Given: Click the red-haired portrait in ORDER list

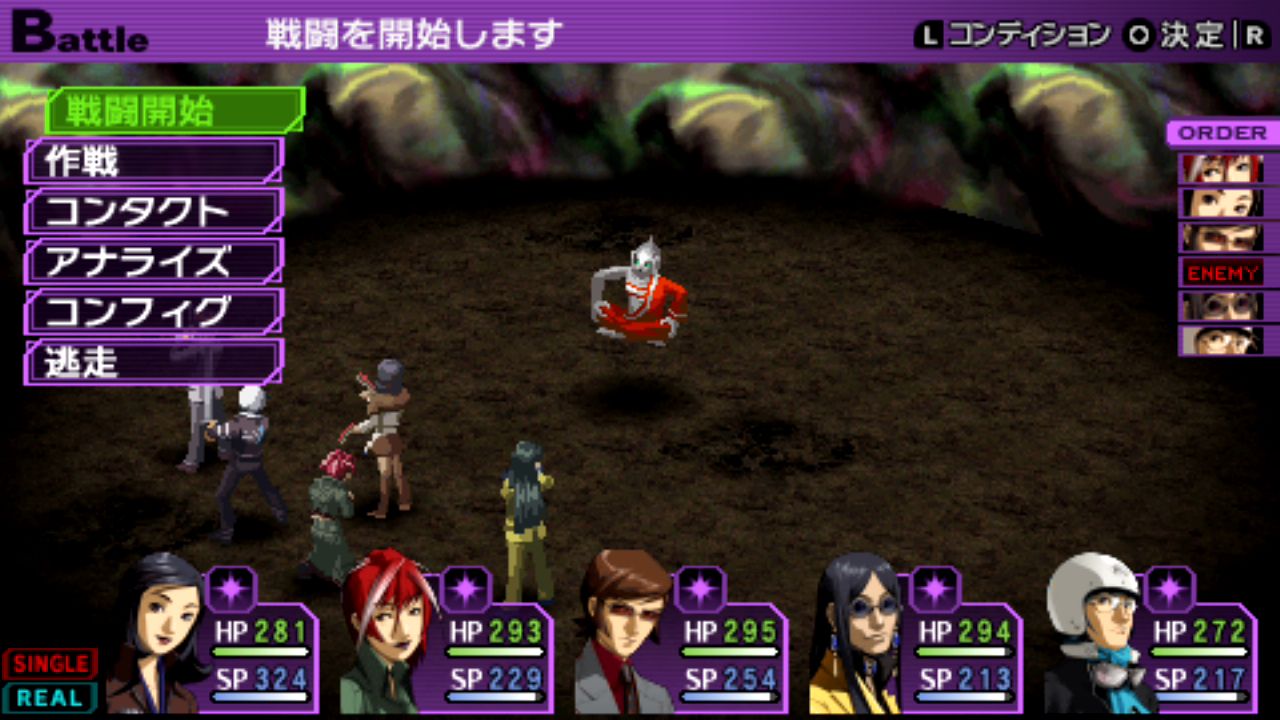Looking at the screenshot, I should pyautogui.click(x=1222, y=167).
